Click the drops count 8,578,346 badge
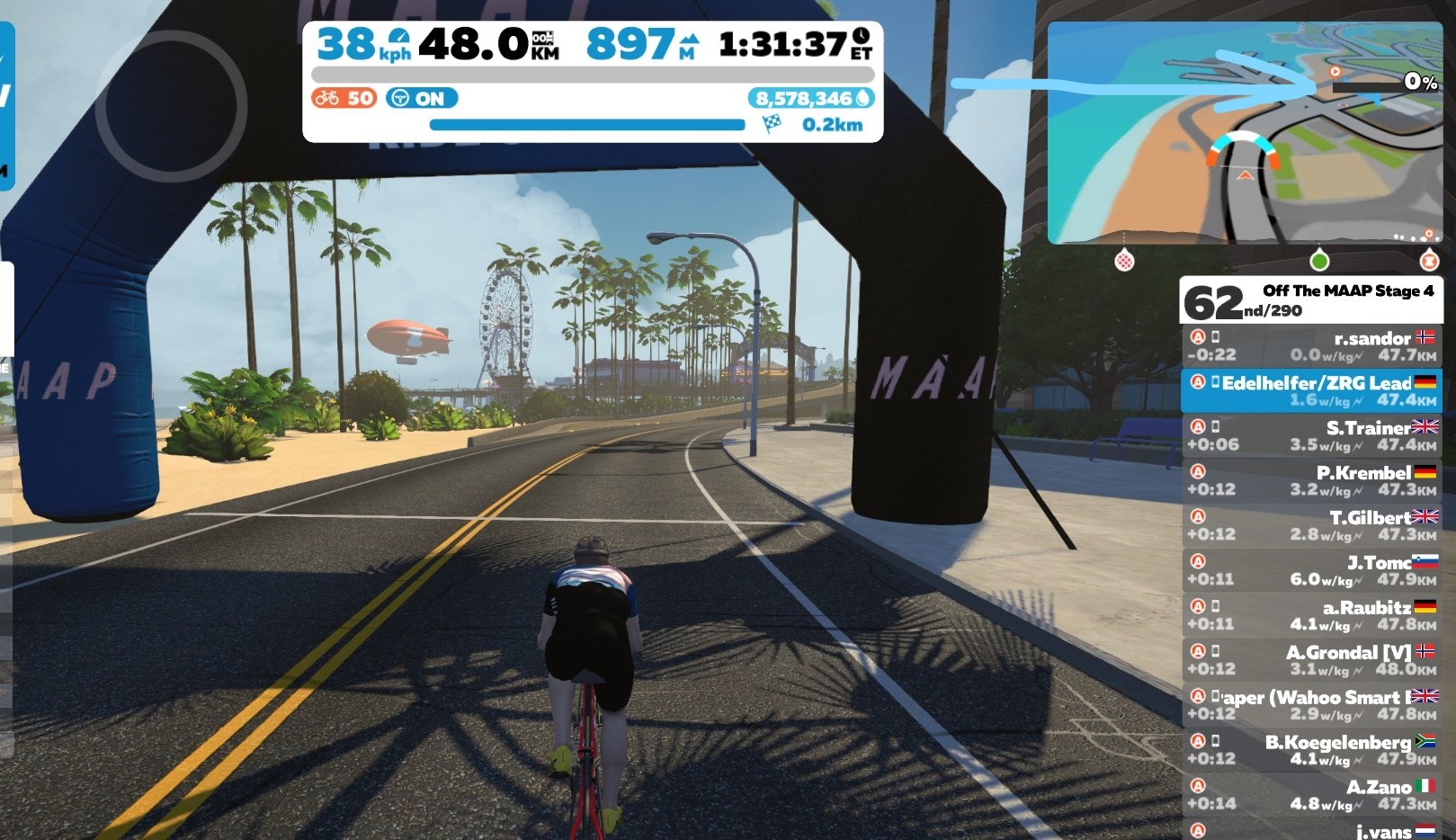This screenshot has width=1456, height=840. click(x=811, y=98)
